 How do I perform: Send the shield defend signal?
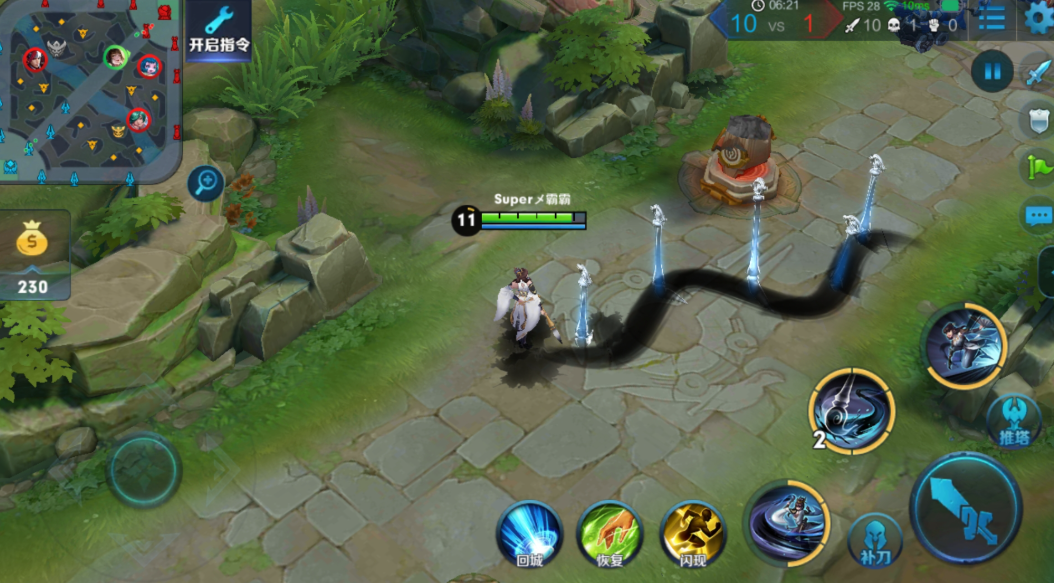pos(1038,120)
